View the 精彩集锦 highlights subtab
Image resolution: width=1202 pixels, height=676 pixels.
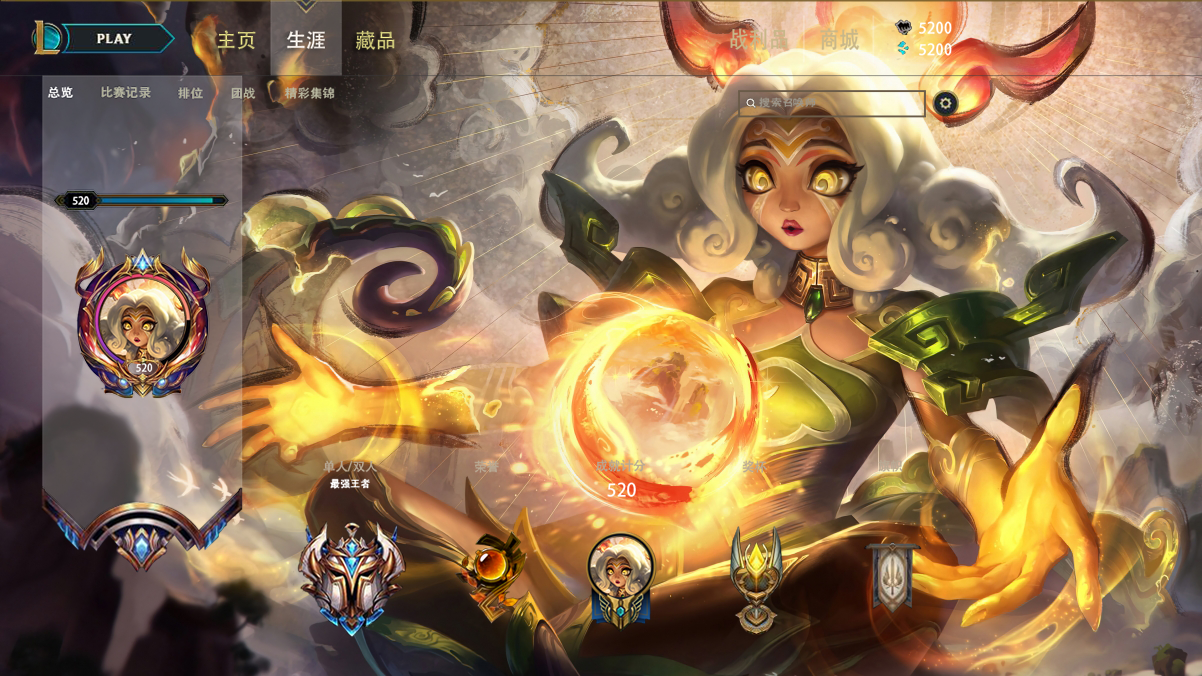310,93
